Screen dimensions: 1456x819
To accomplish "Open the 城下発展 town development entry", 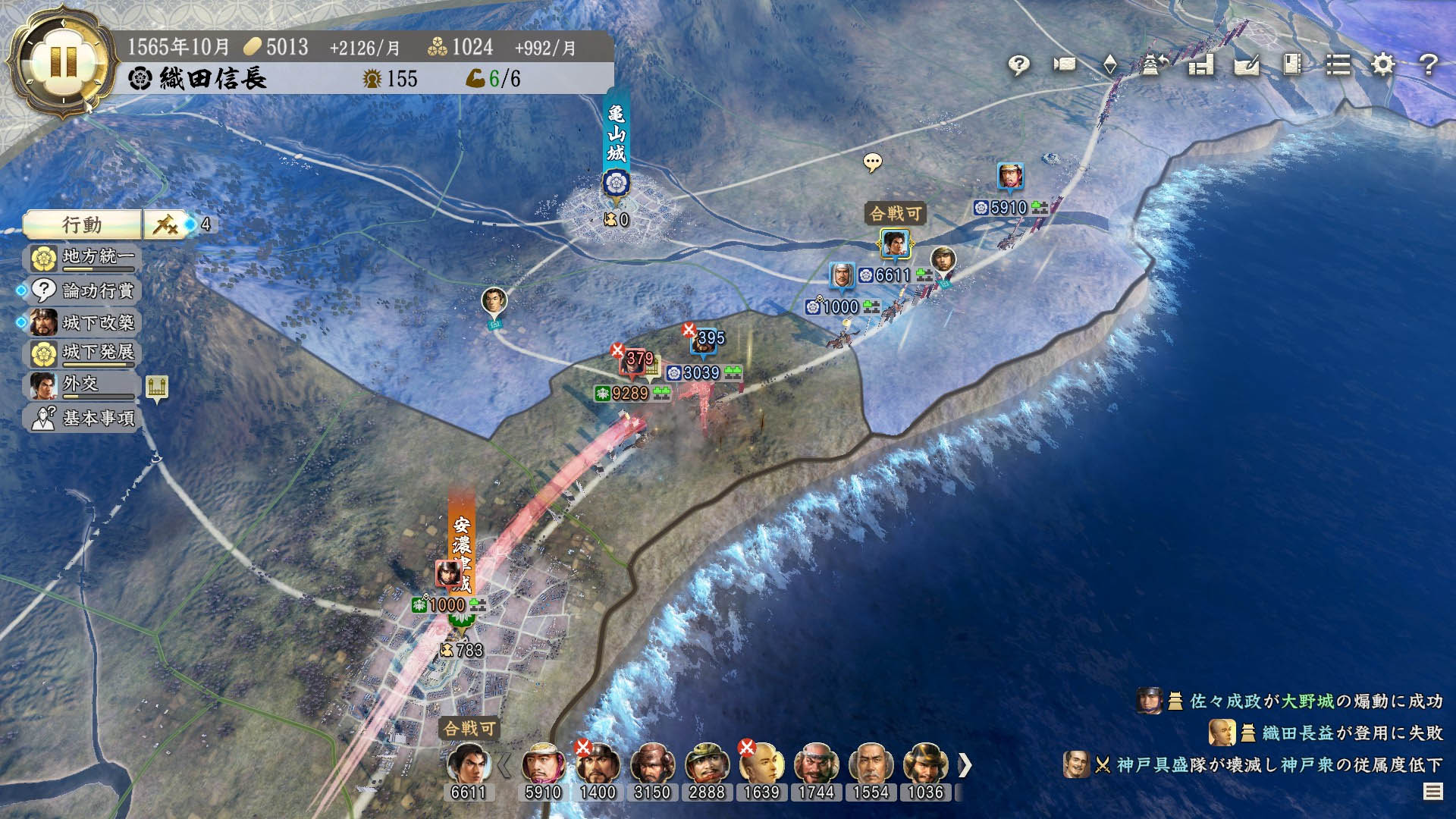I will 83,353.
